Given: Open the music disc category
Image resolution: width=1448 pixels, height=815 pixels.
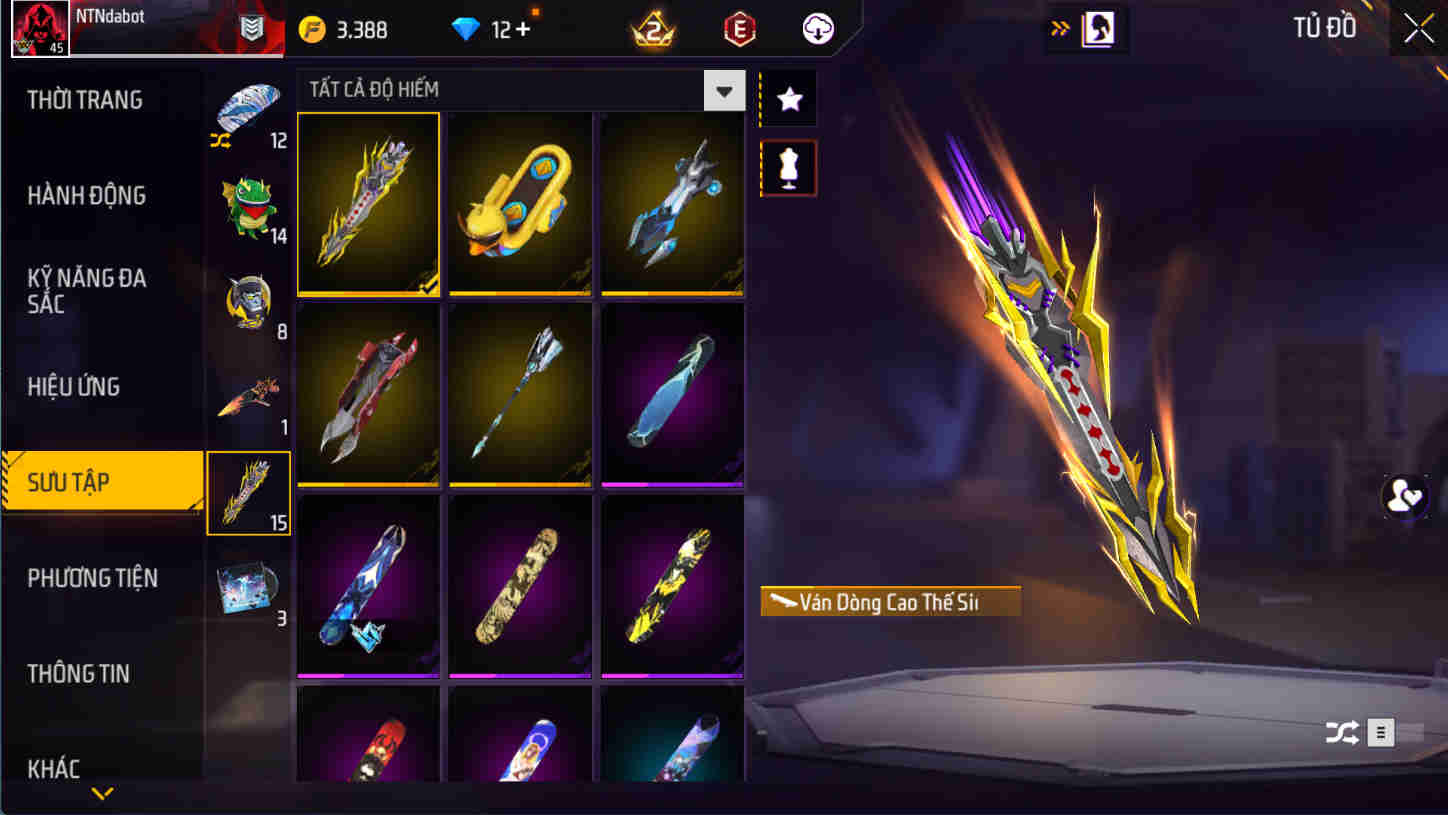Looking at the screenshot, I should [248, 590].
